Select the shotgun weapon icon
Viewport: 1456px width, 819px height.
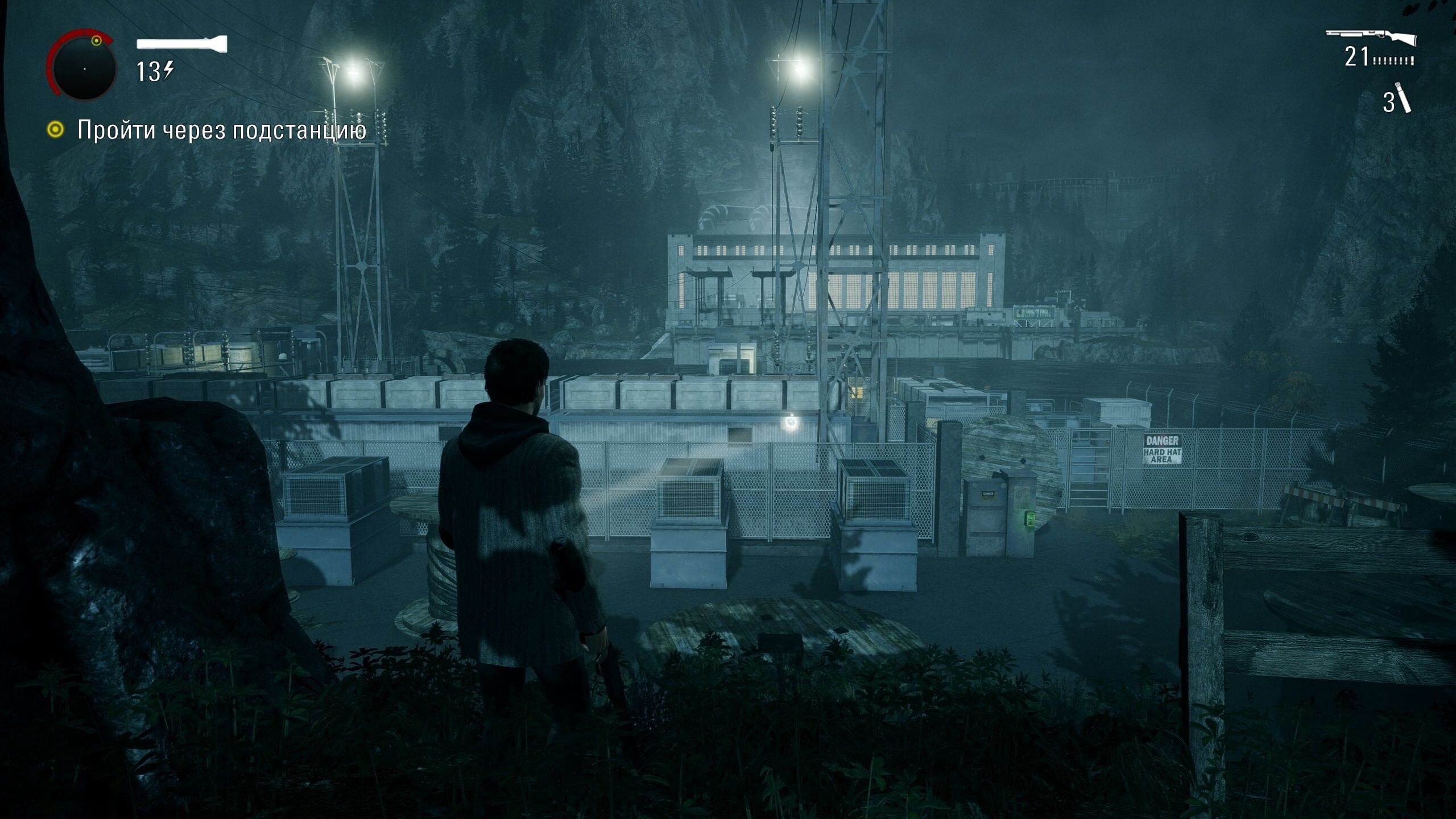pos(1371,38)
